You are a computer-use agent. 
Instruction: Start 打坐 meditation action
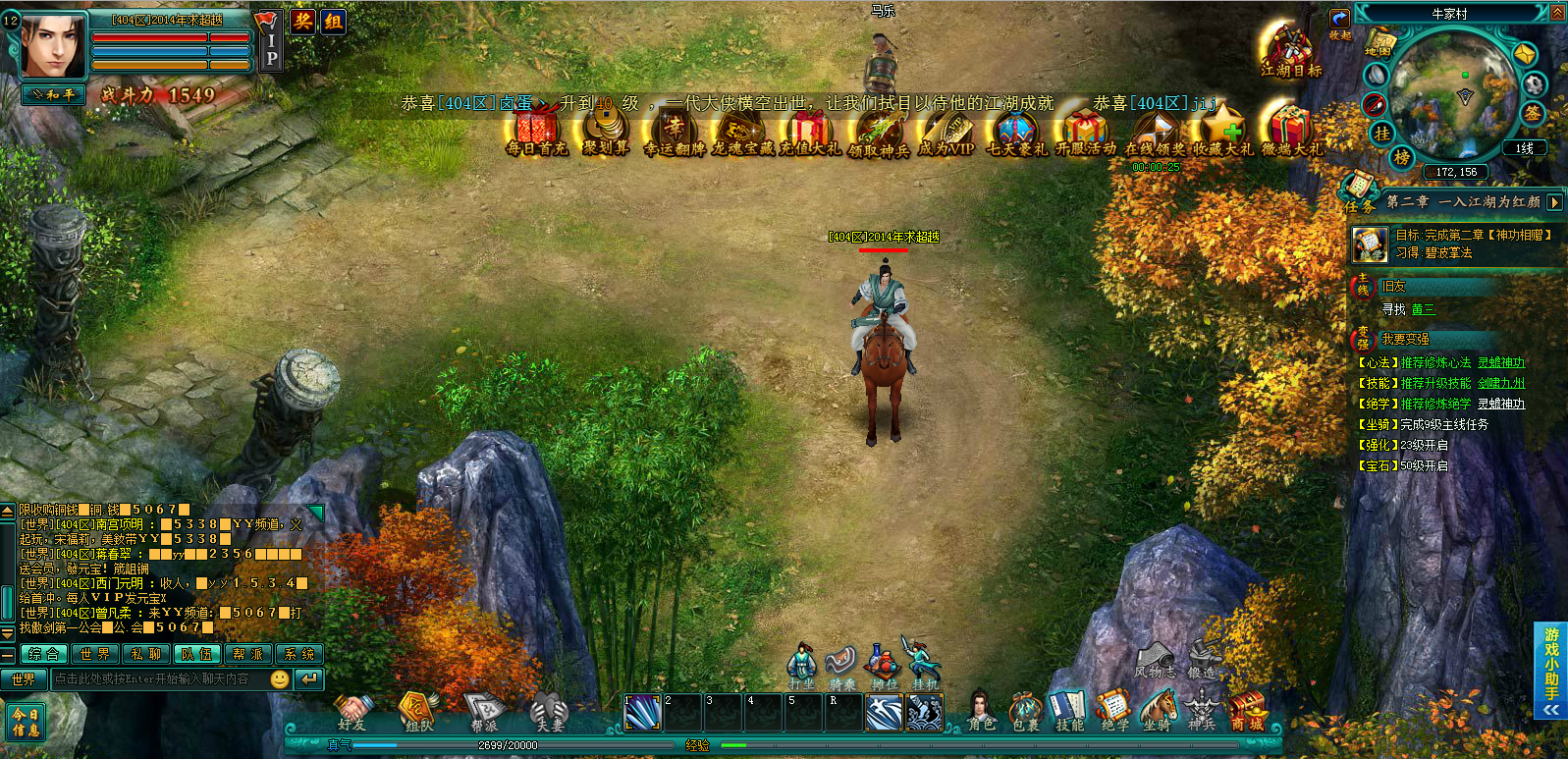[x=802, y=664]
